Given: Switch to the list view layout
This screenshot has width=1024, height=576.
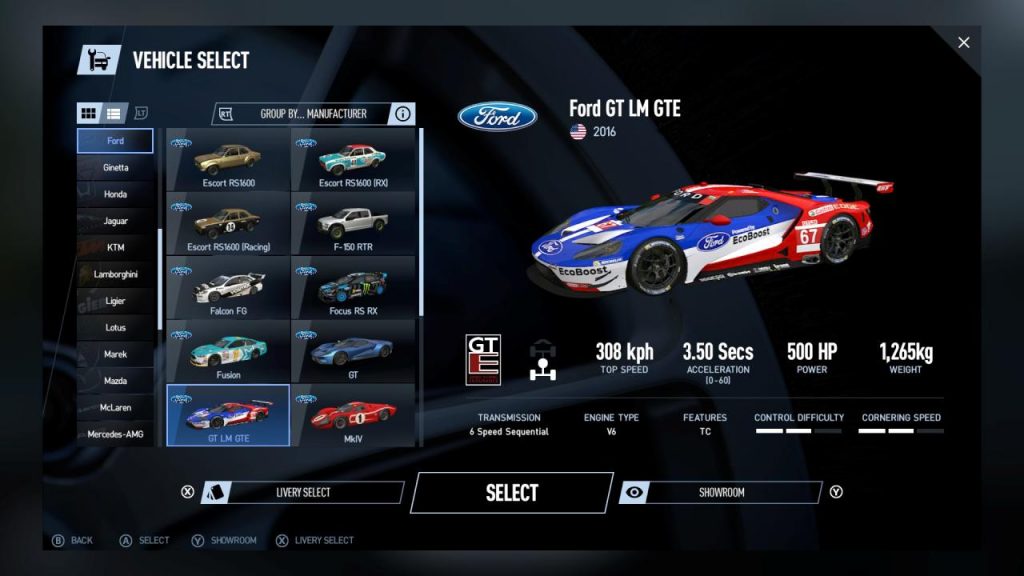Looking at the screenshot, I should (x=114, y=113).
